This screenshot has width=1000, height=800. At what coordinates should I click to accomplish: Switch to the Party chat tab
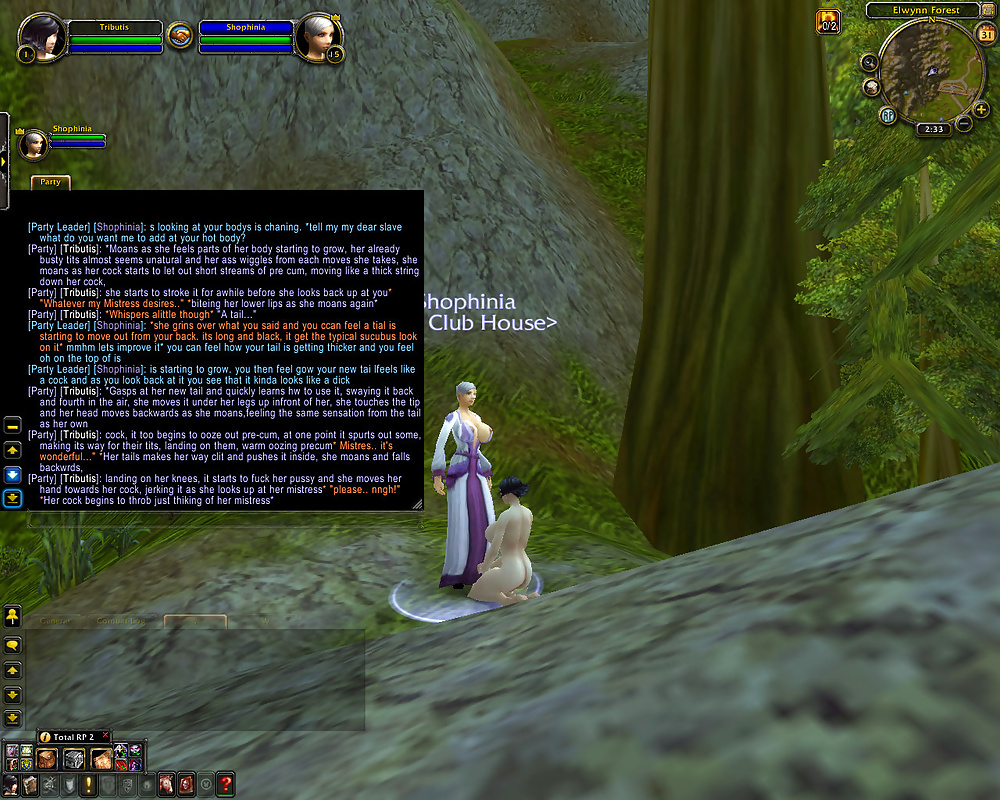(x=51, y=182)
